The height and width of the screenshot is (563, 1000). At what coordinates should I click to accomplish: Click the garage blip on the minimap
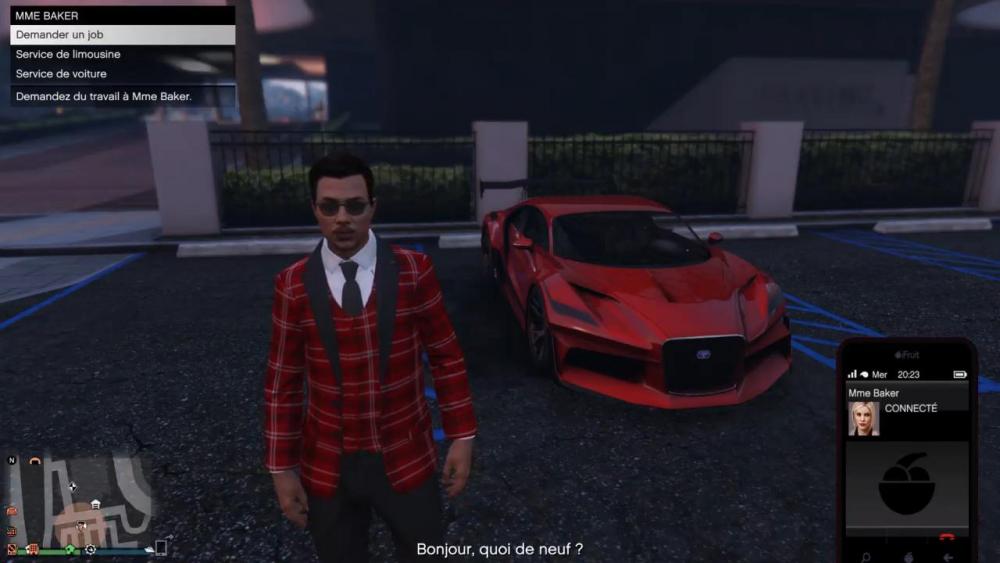pyautogui.click(x=95, y=504)
